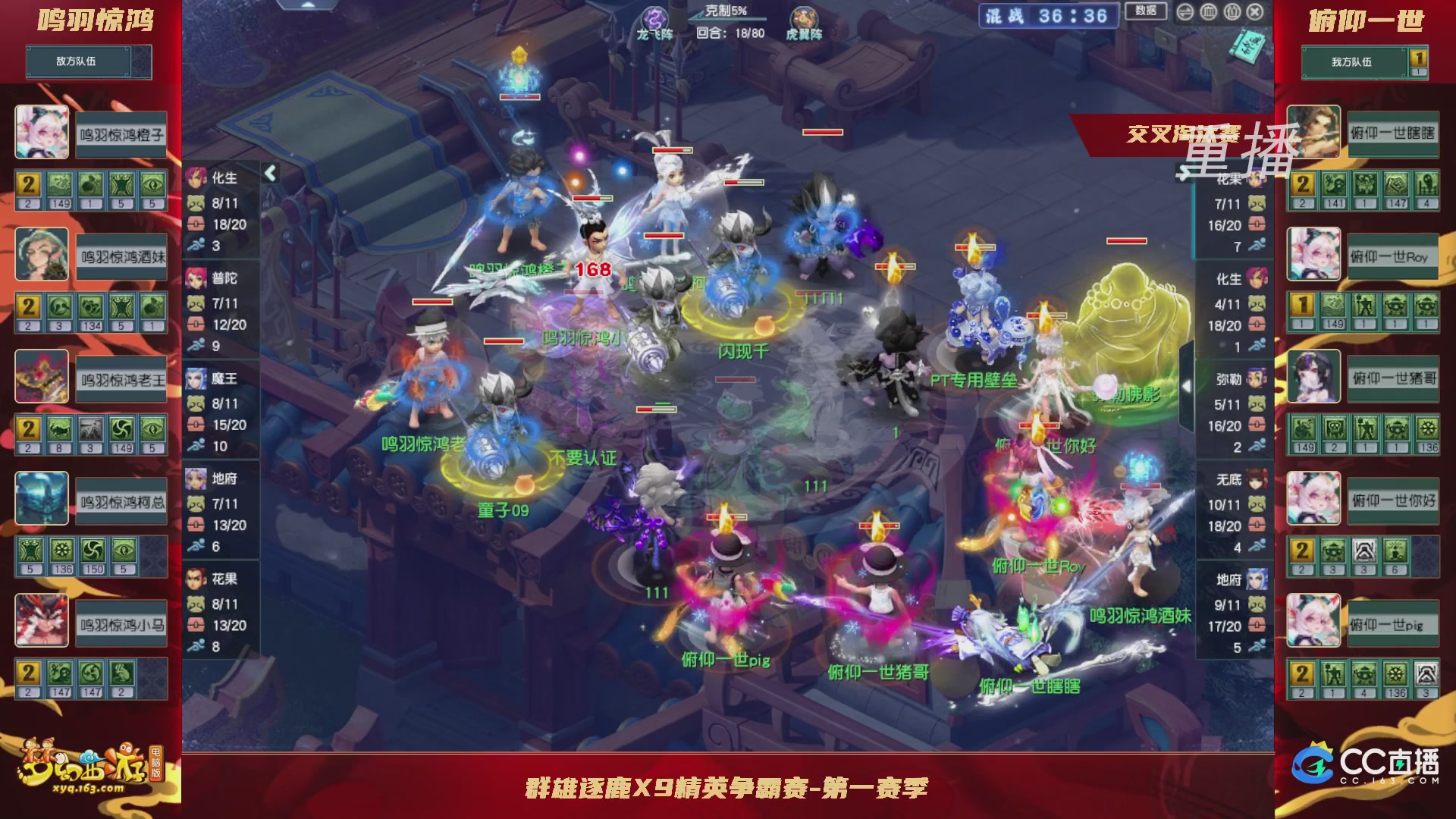Toggle the yellow '2' buff icon under 鸣羽惊鸿橙子
This screenshot has height=819, width=1456.
click(x=27, y=184)
